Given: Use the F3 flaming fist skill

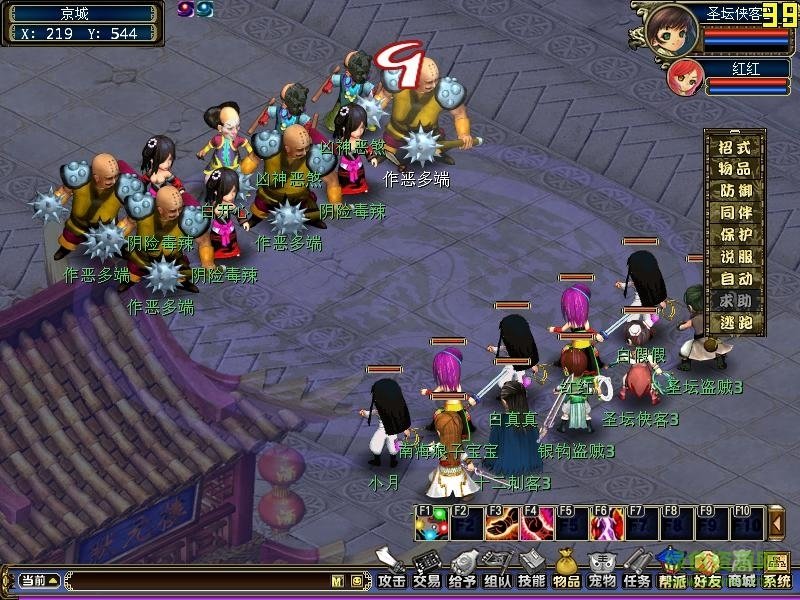Looking at the screenshot, I should (501, 523).
